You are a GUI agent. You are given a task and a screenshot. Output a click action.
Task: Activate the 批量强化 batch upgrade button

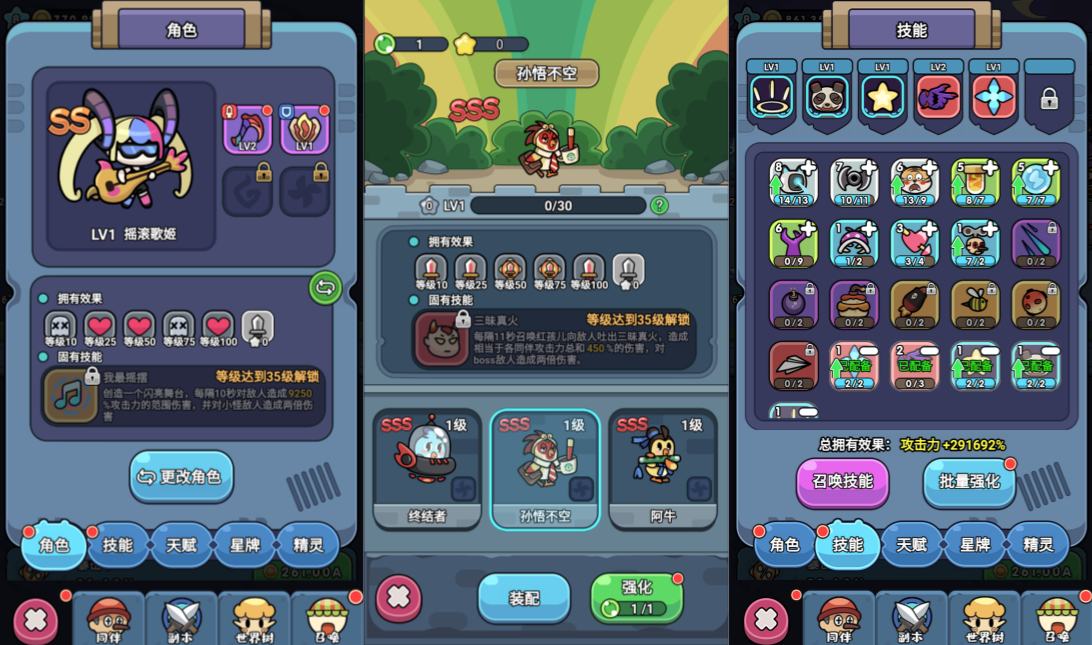click(969, 481)
